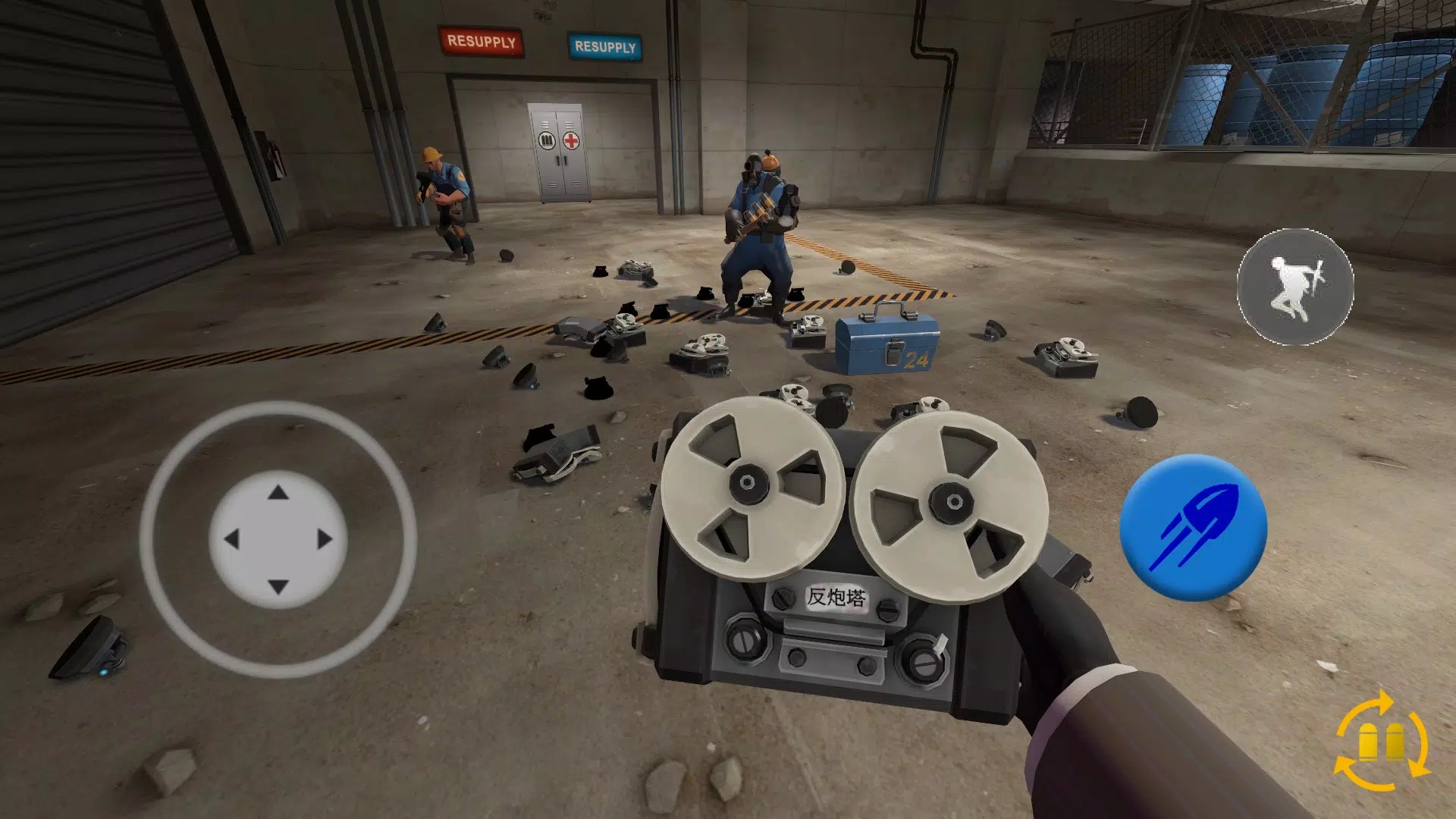Tap the joystick's right arrow

(x=325, y=539)
